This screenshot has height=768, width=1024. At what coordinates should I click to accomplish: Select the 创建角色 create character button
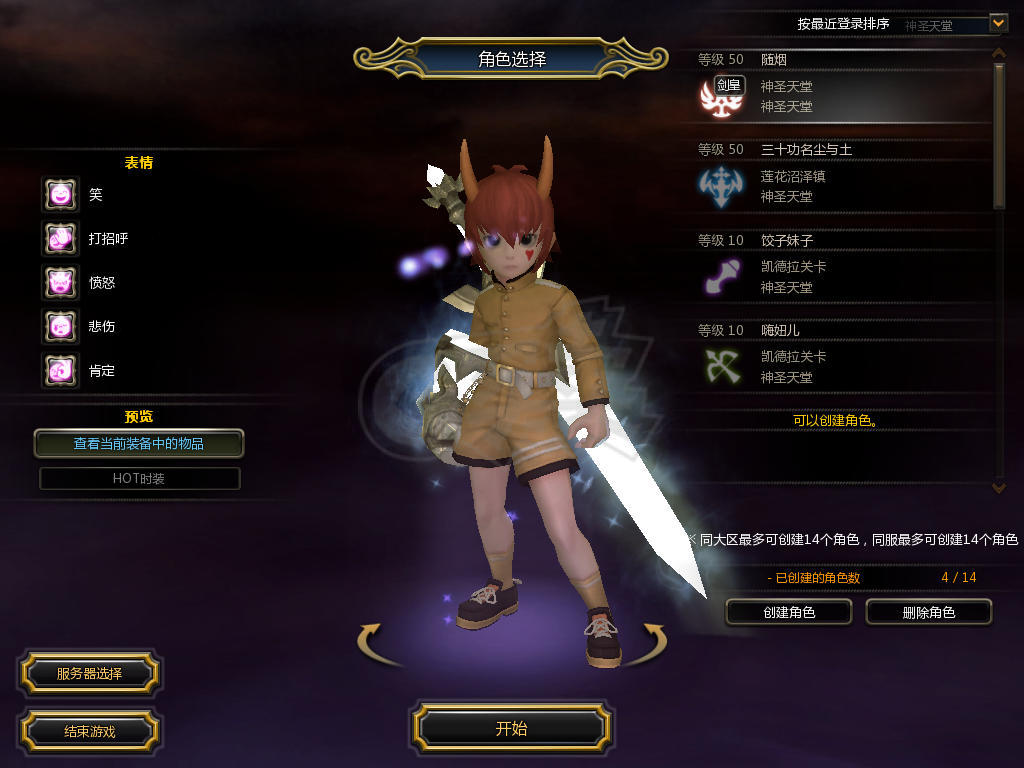pyautogui.click(x=789, y=612)
